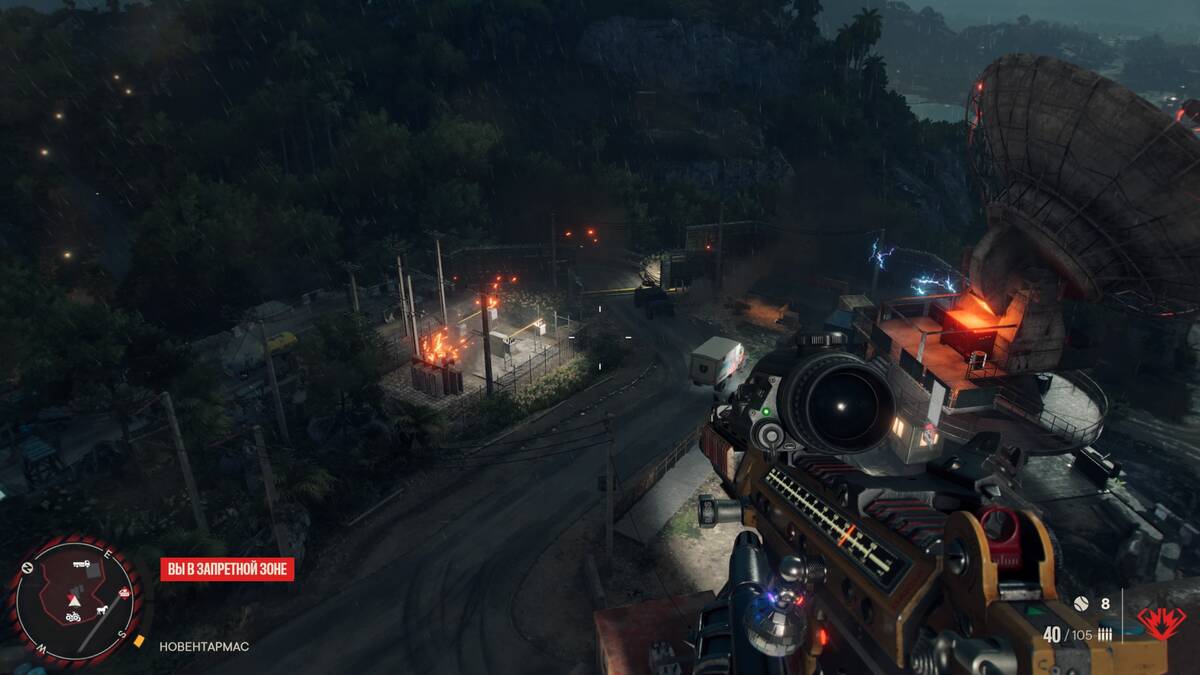Select the motorcycle marker on the minimap
1200x675 pixels.
pos(73,617)
